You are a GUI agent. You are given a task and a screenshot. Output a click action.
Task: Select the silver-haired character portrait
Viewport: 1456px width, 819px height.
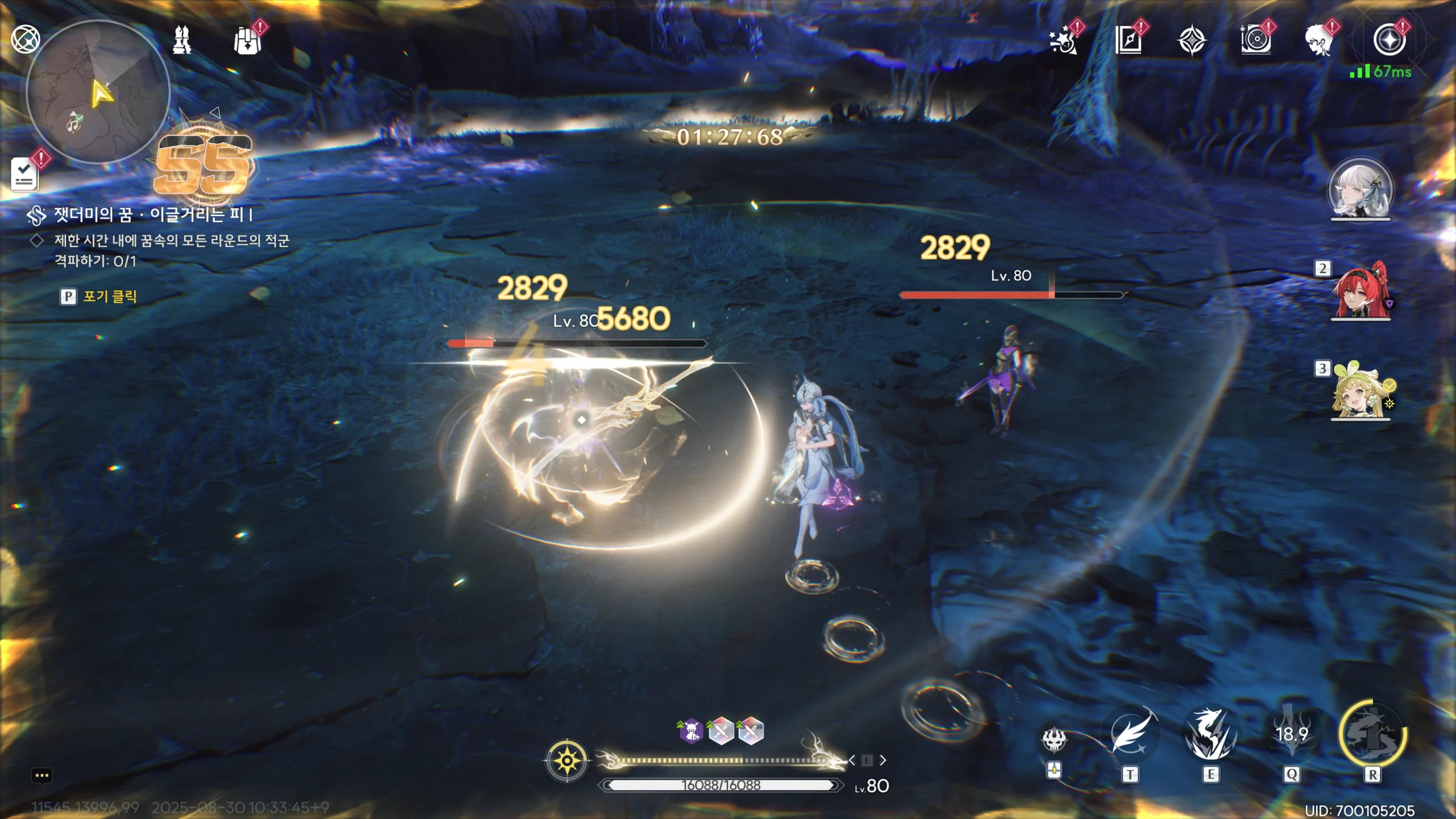click(x=1360, y=191)
